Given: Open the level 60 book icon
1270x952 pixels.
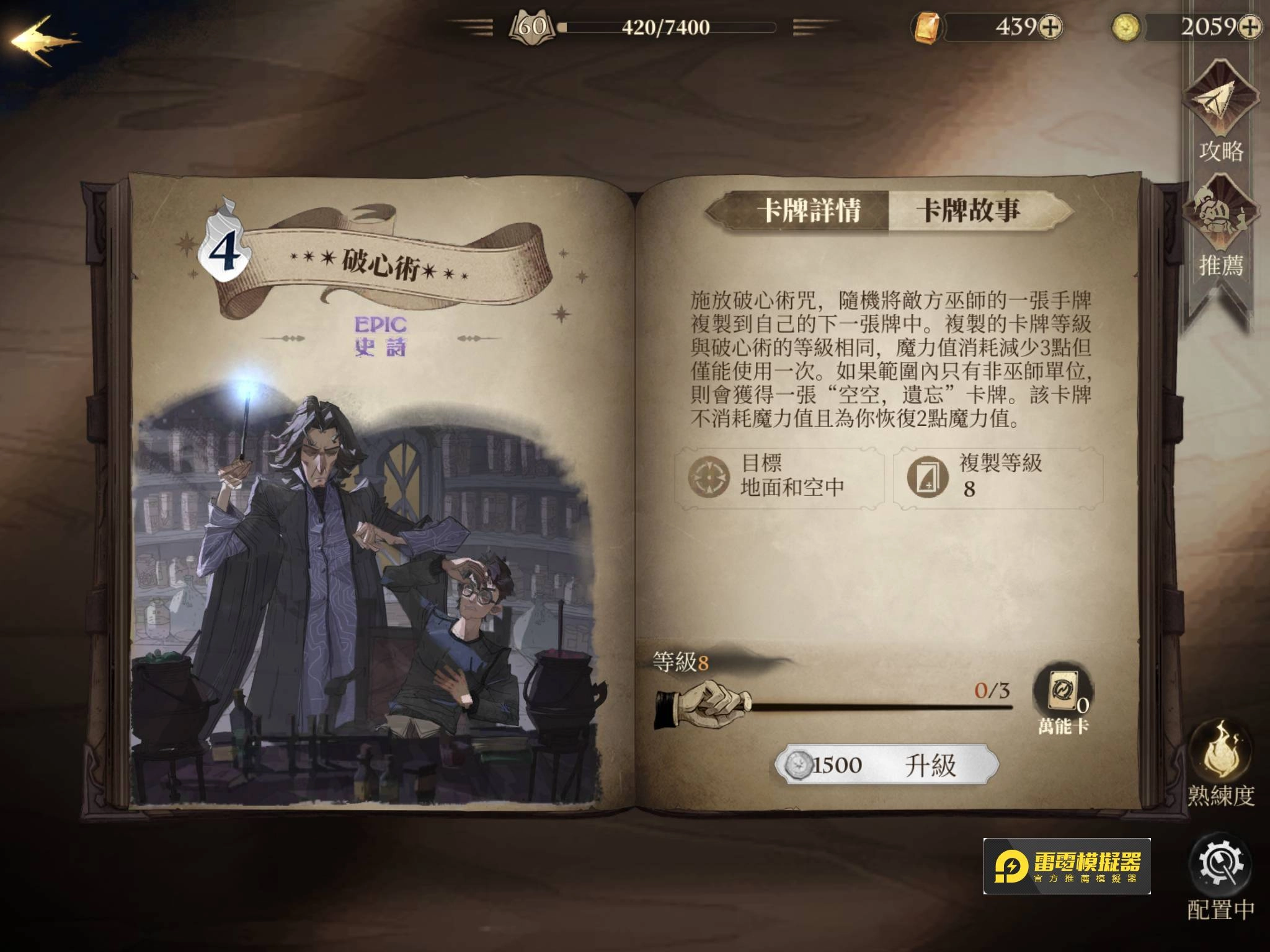Looking at the screenshot, I should 531,27.
